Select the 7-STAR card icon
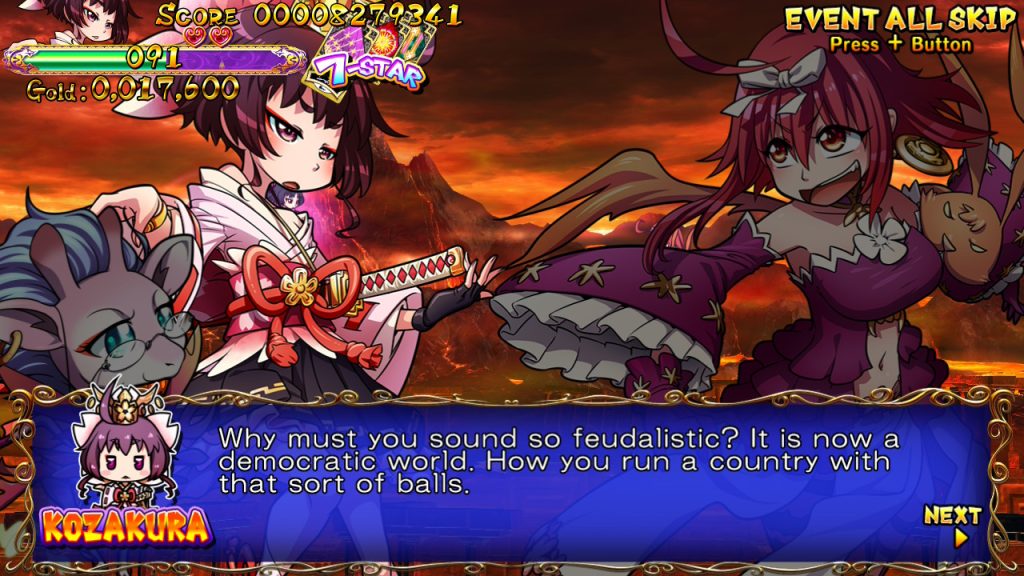Screen dimensions: 1024x576 coord(367,60)
